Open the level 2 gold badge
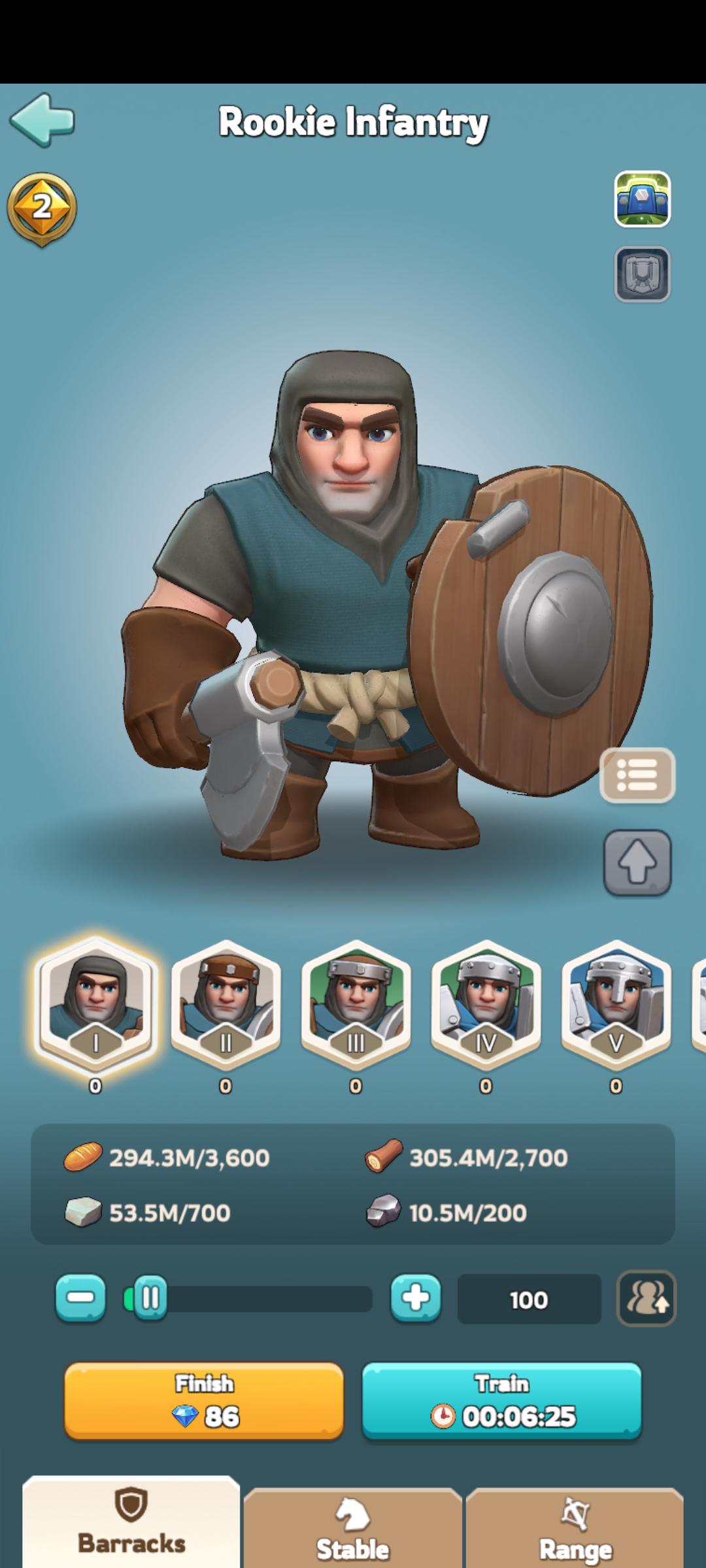Screen dimensions: 706x1568 [x=42, y=208]
